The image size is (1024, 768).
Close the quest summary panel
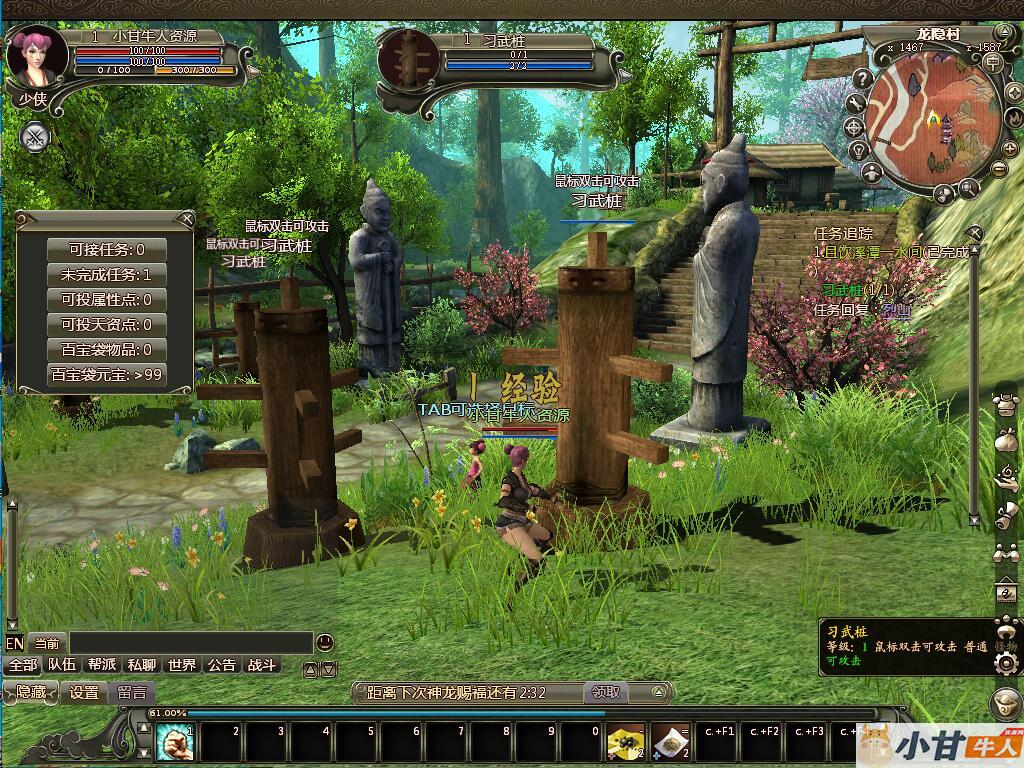pyautogui.click(x=186, y=219)
